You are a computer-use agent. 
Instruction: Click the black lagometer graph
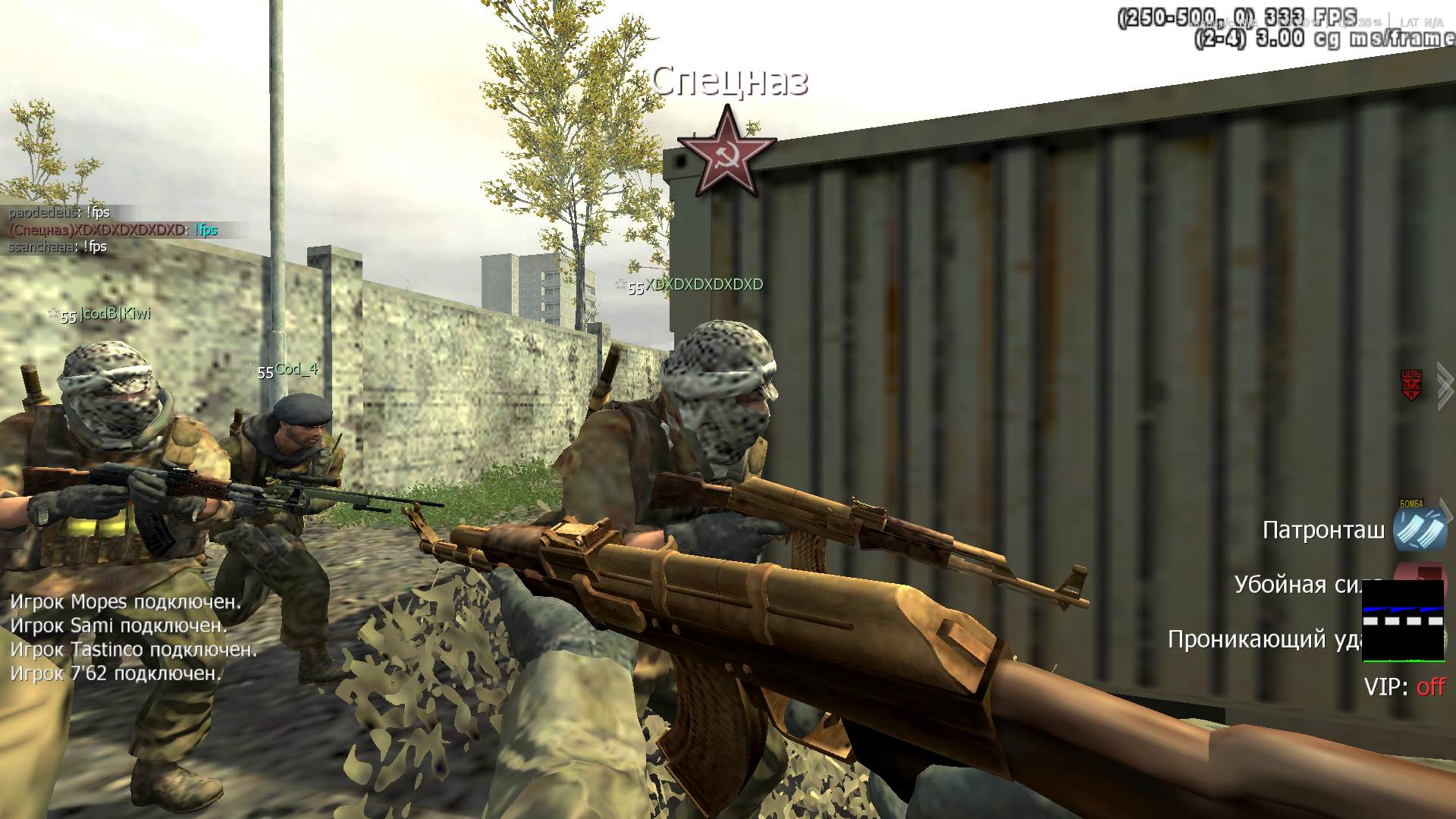[1403, 620]
